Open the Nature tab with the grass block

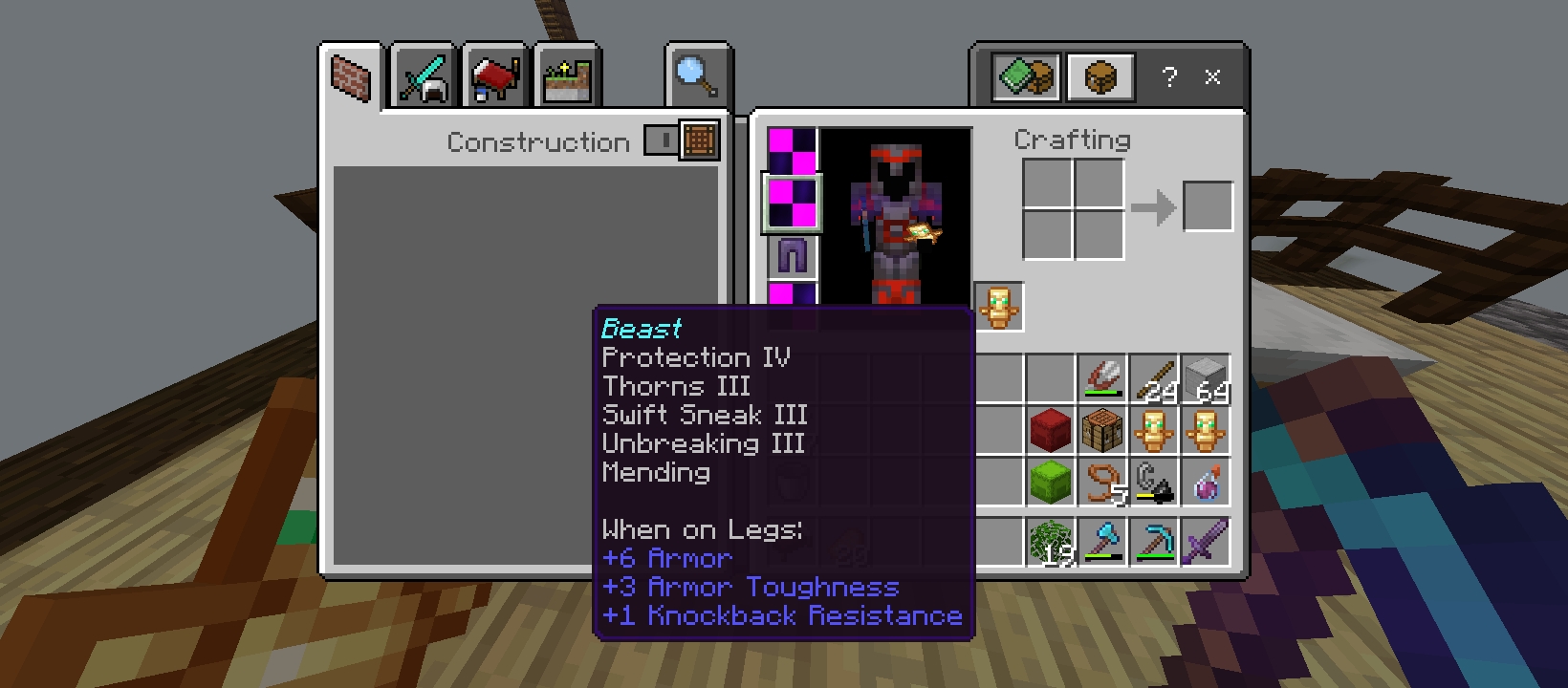coord(567,77)
